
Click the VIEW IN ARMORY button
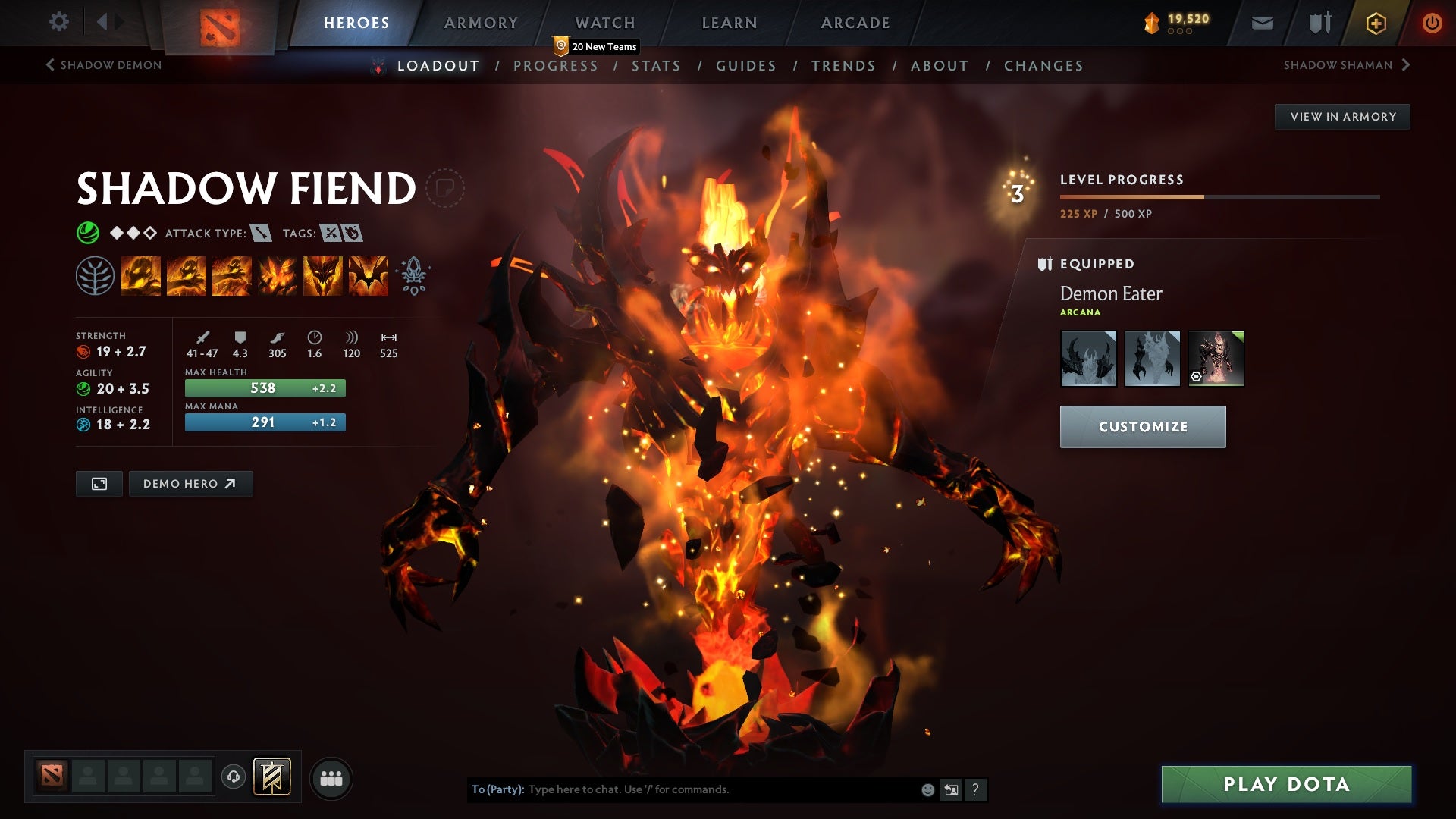(1342, 116)
